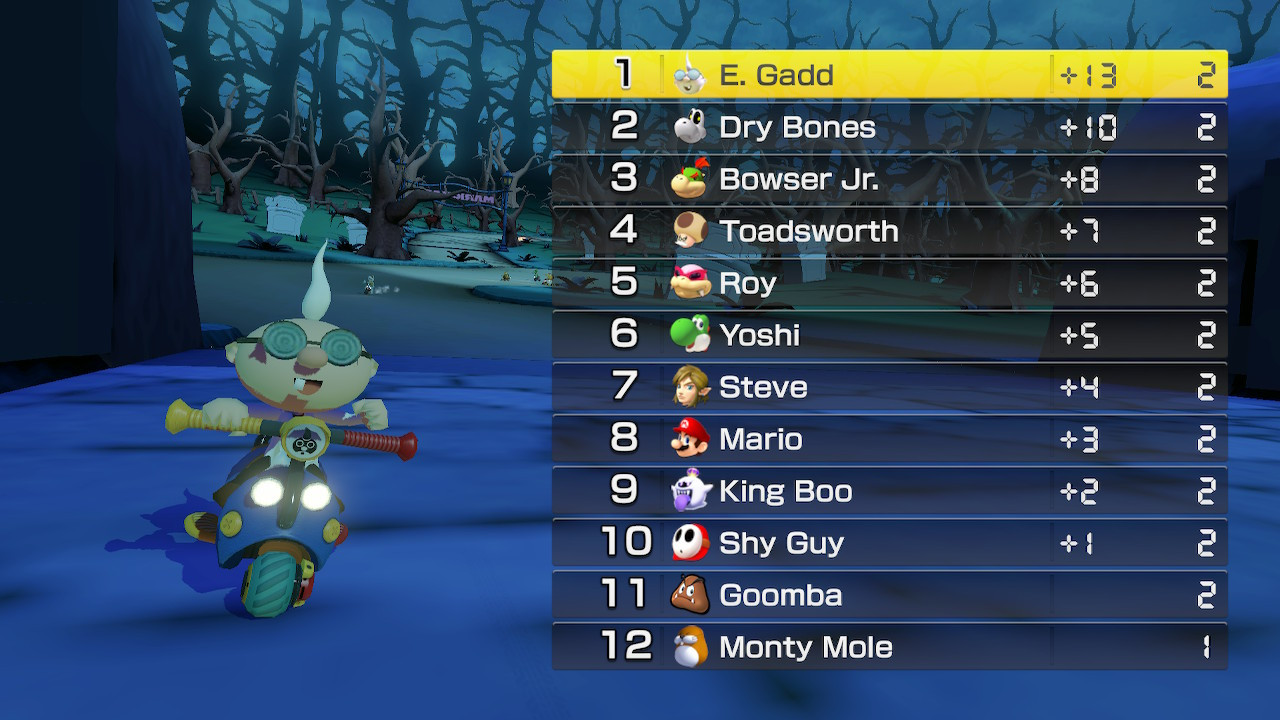Image resolution: width=1280 pixels, height=720 pixels.
Task: Click the Dry Bones portrait icon
Action: click(x=691, y=127)
